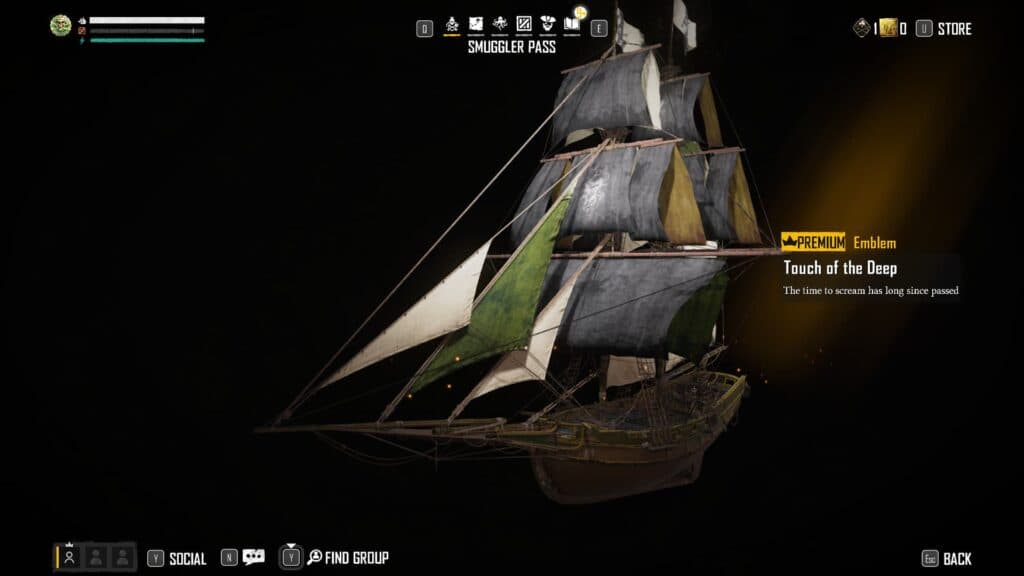
Task: Switch to the pirate captain hat tab
Action: pos(548,24)
